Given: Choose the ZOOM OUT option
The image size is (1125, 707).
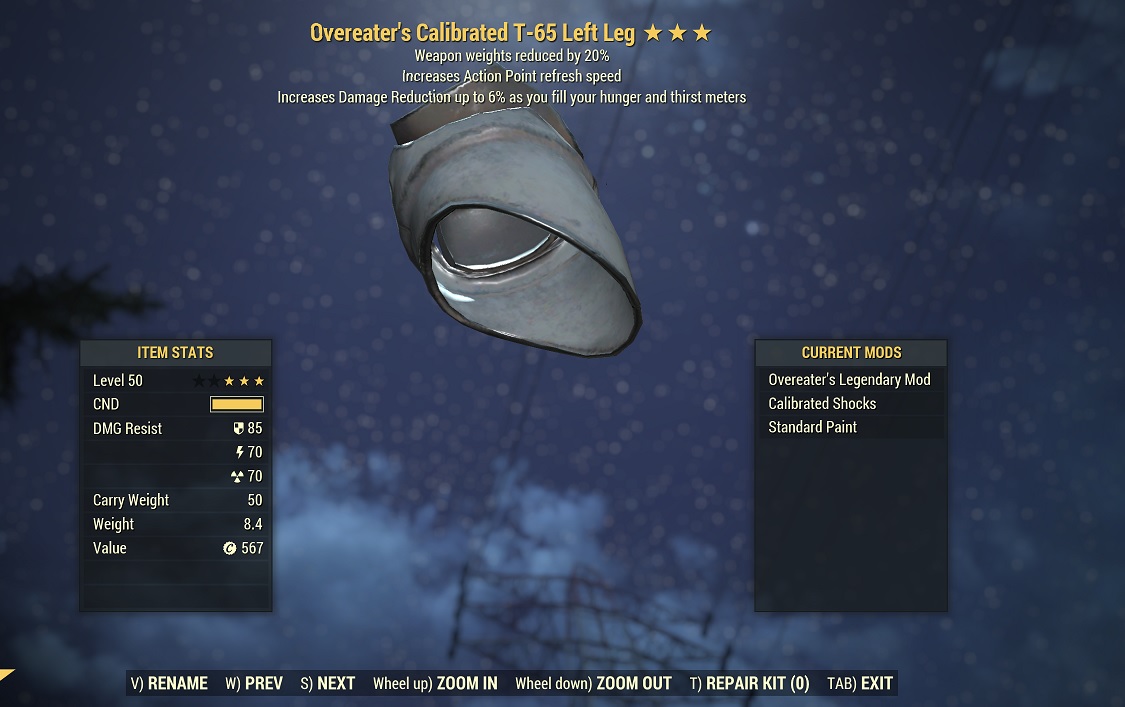Looking at the screenshot, I should point(593,684).
